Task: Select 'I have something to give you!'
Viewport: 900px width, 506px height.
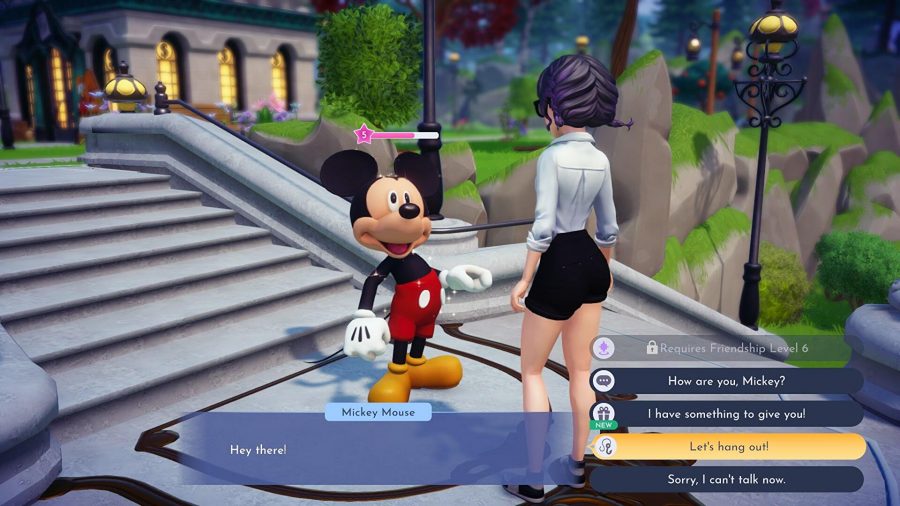Action: coord(726,413)
